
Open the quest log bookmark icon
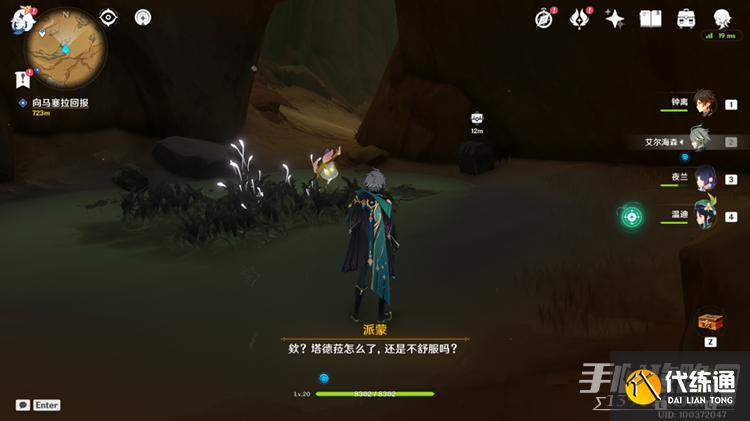[x=22, y=79]
